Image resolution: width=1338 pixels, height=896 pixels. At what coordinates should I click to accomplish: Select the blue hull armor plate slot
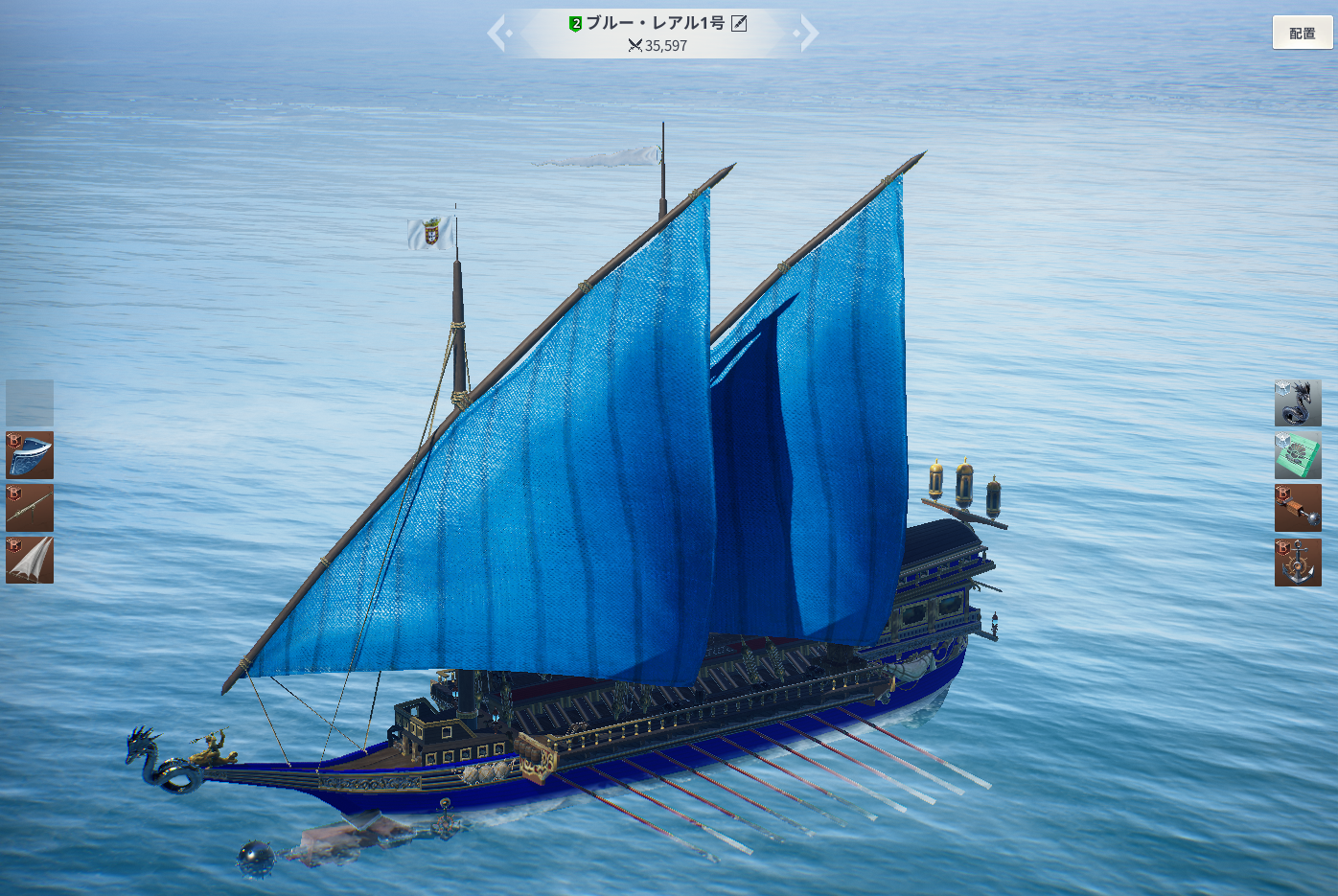point(30,455)
